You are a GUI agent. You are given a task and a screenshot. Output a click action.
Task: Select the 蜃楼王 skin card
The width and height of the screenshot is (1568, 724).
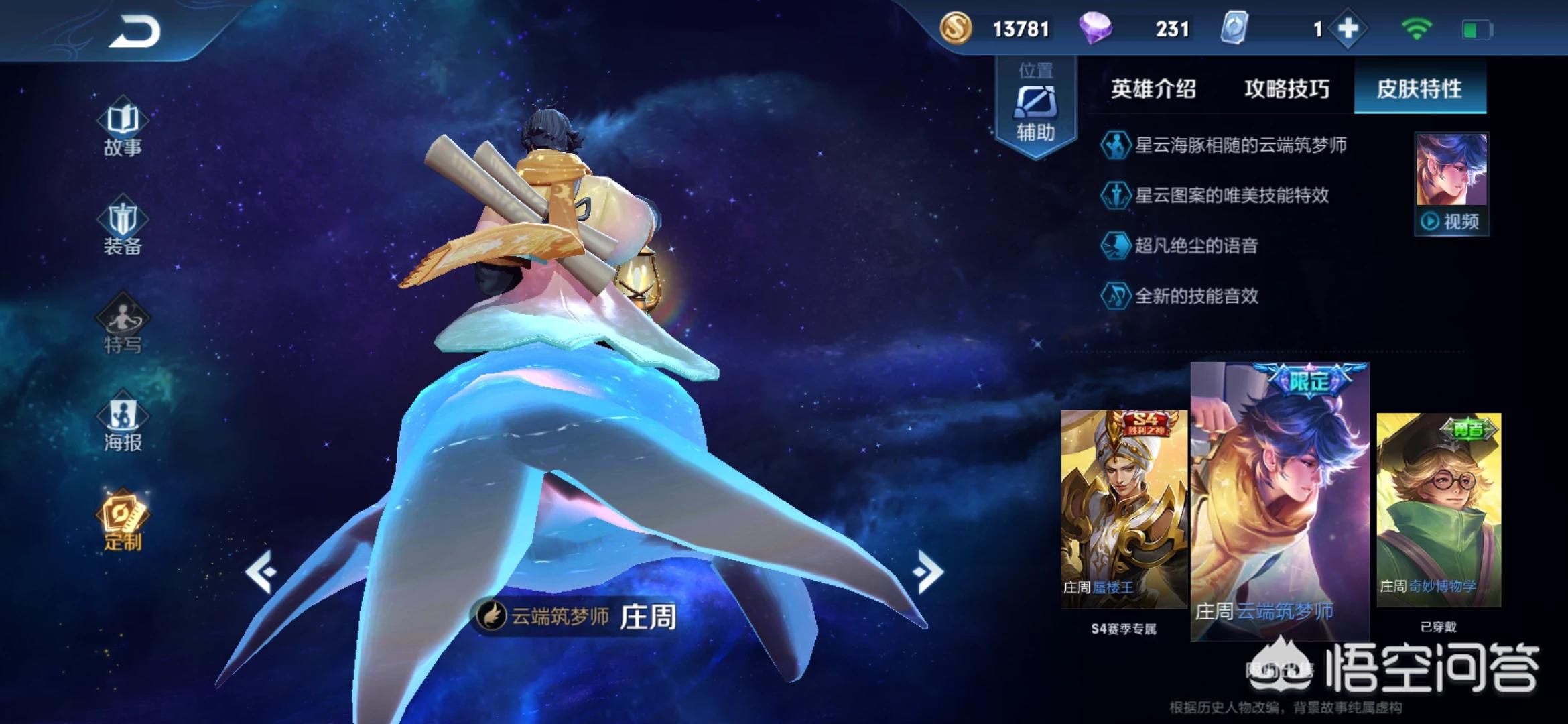tap(1124, 509)
